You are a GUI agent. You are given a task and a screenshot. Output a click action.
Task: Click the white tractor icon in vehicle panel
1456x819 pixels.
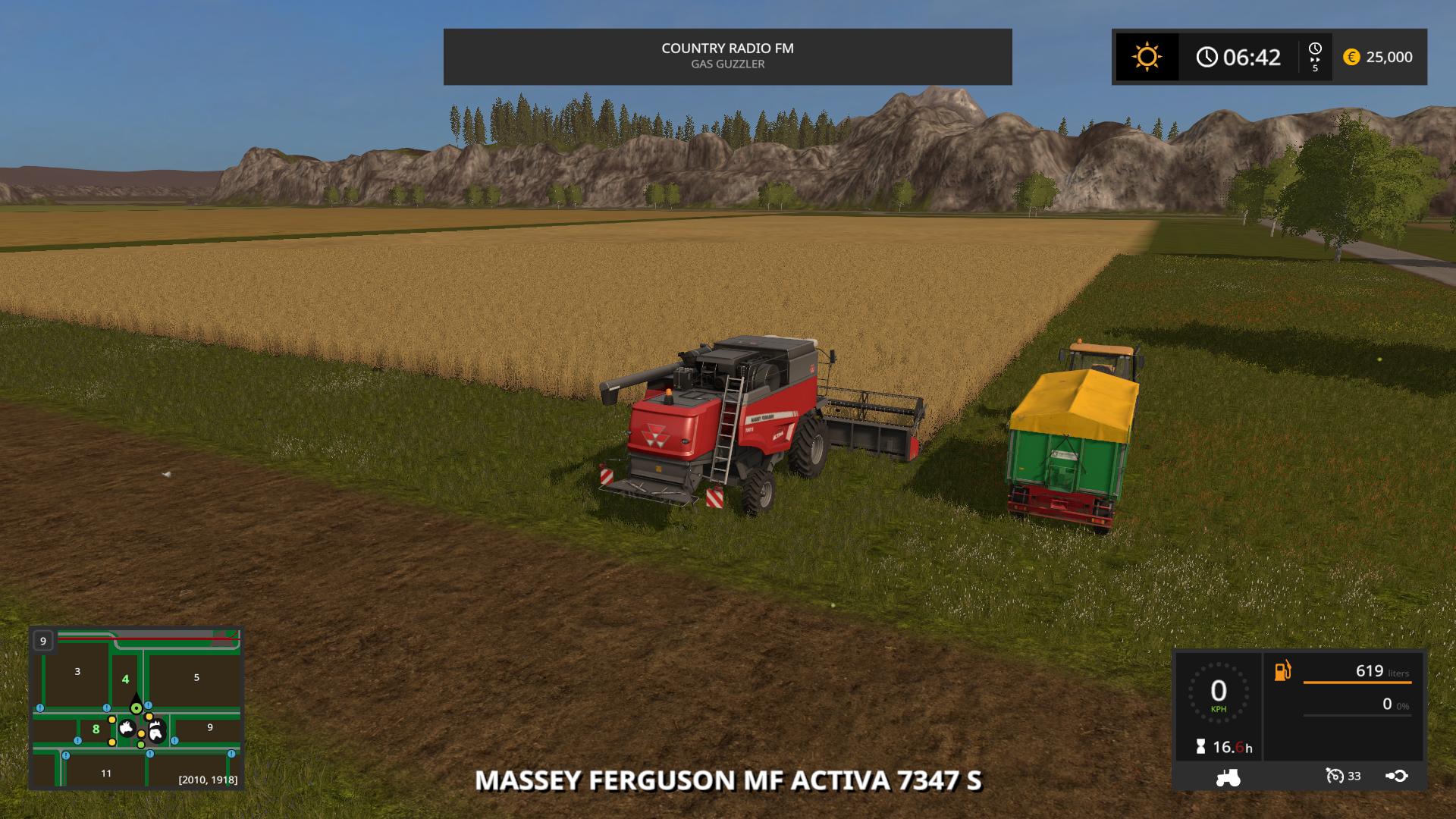click(x=1228, y=777)
